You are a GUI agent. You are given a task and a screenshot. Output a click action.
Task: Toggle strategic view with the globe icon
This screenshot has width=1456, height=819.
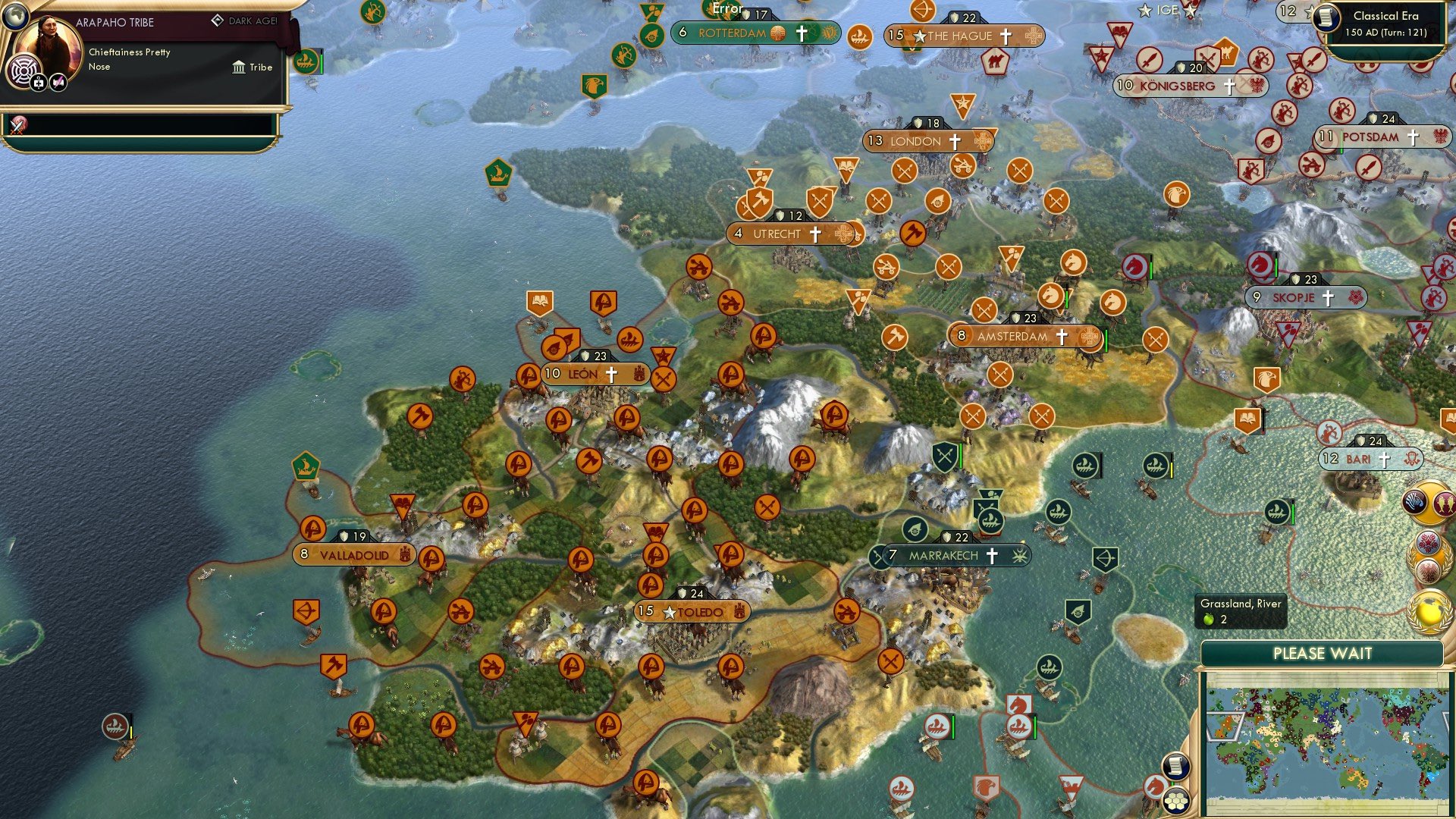point(15,17)
